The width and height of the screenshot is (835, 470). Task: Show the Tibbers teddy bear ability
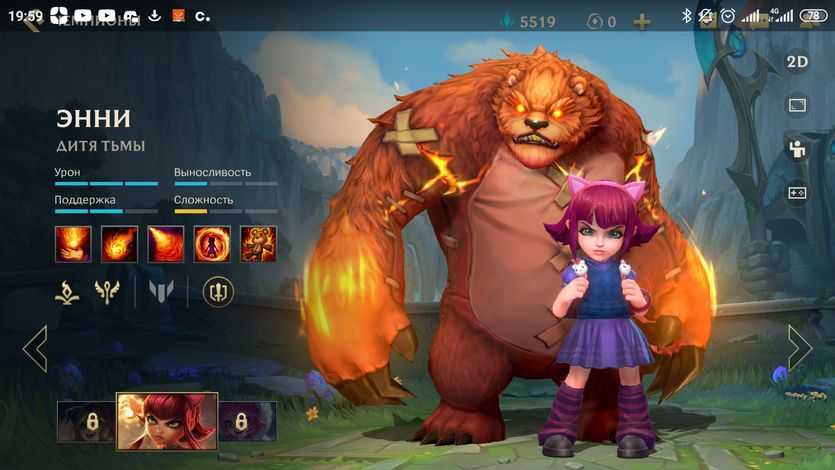(x=258, y=244)
